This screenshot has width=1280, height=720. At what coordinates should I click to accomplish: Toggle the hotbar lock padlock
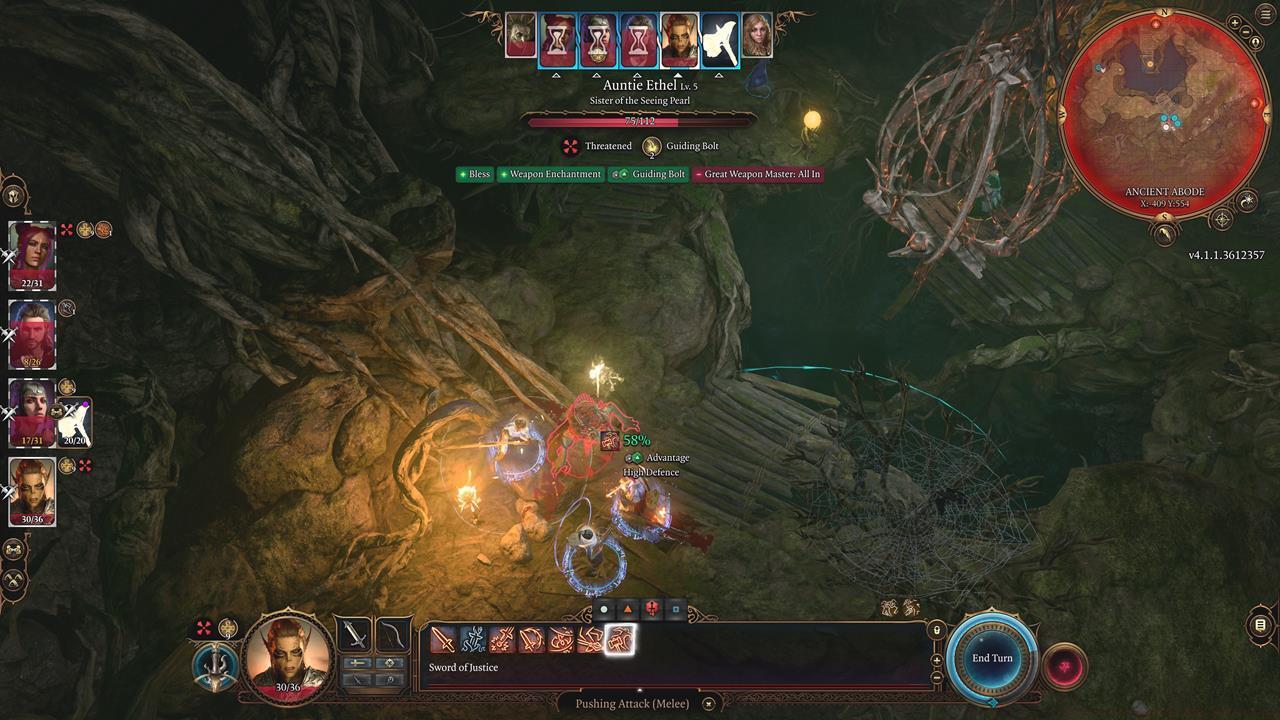coord(936,632)
